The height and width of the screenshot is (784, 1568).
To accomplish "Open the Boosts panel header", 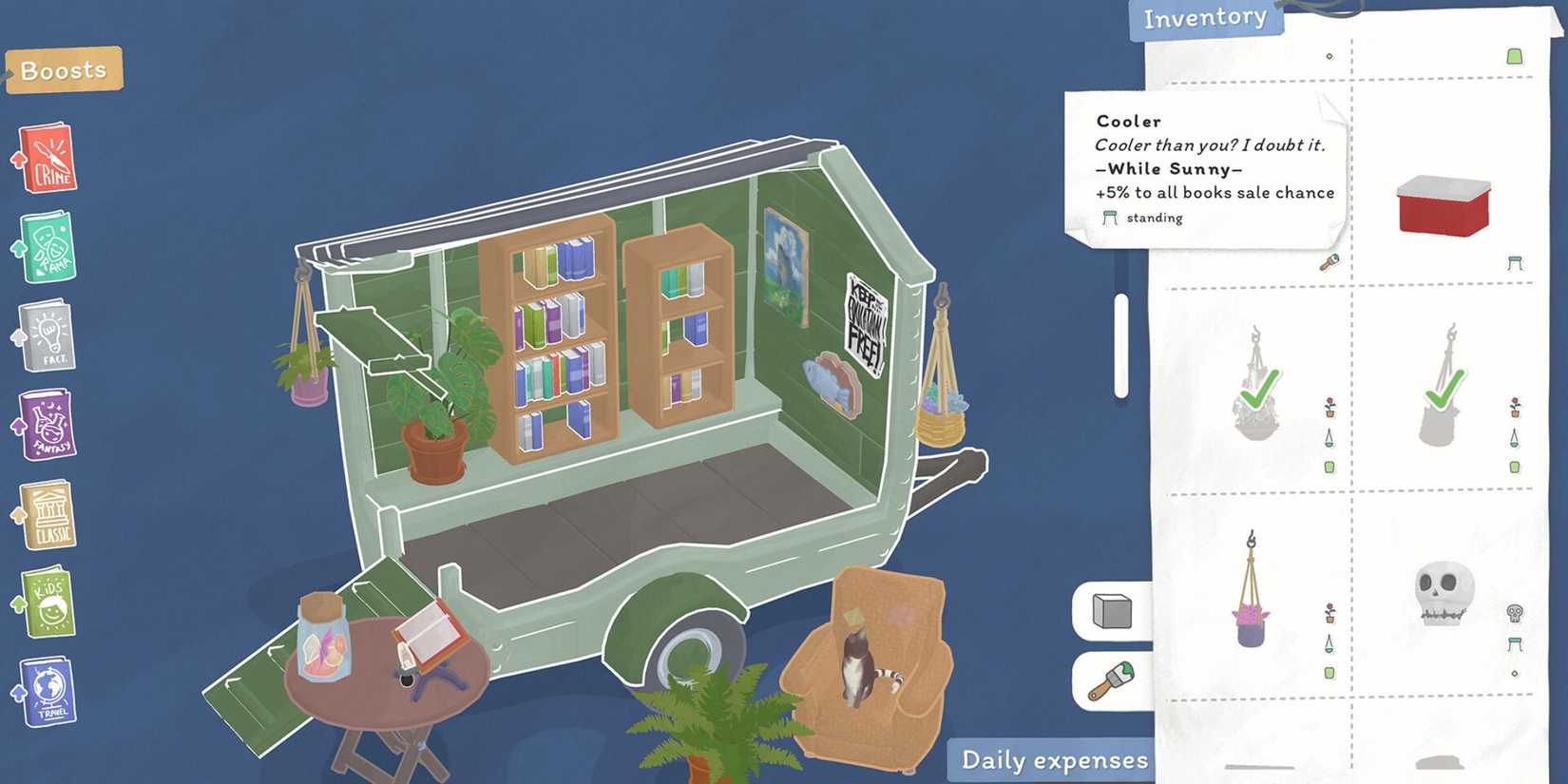I will [63, 68].
